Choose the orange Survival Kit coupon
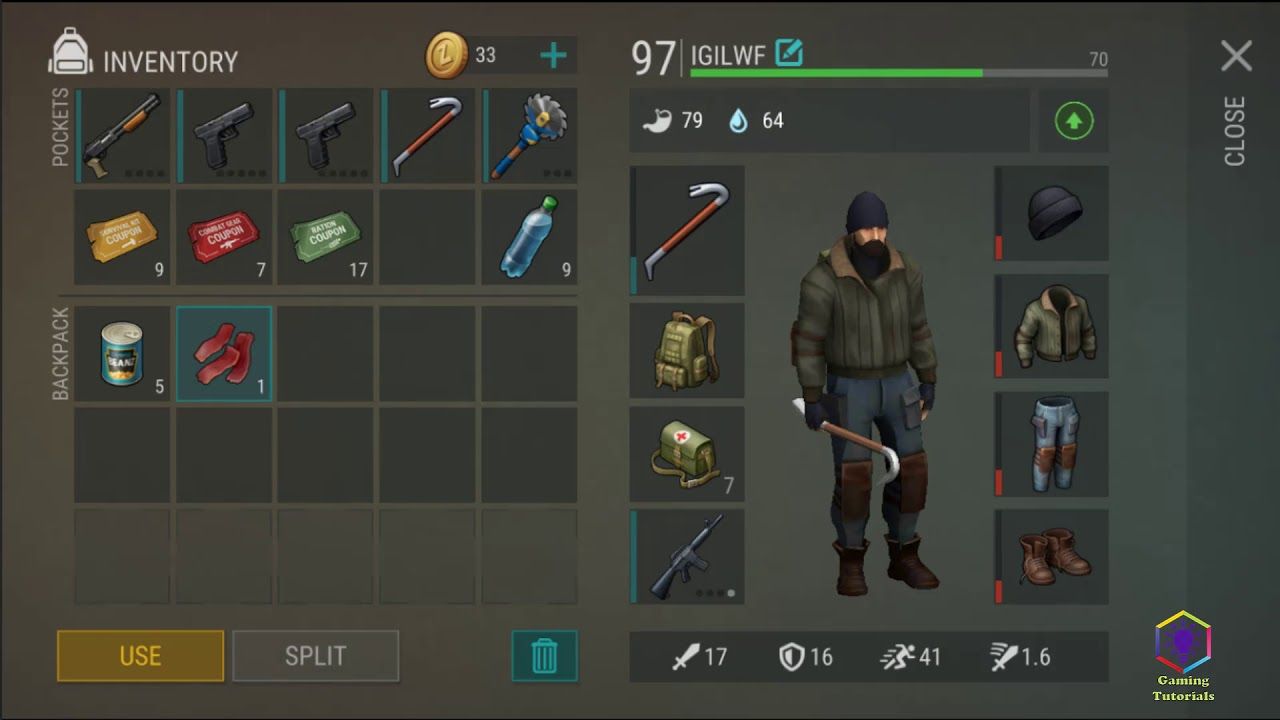The width and height of the screenshot is (1280, 720). coord(123,237)
